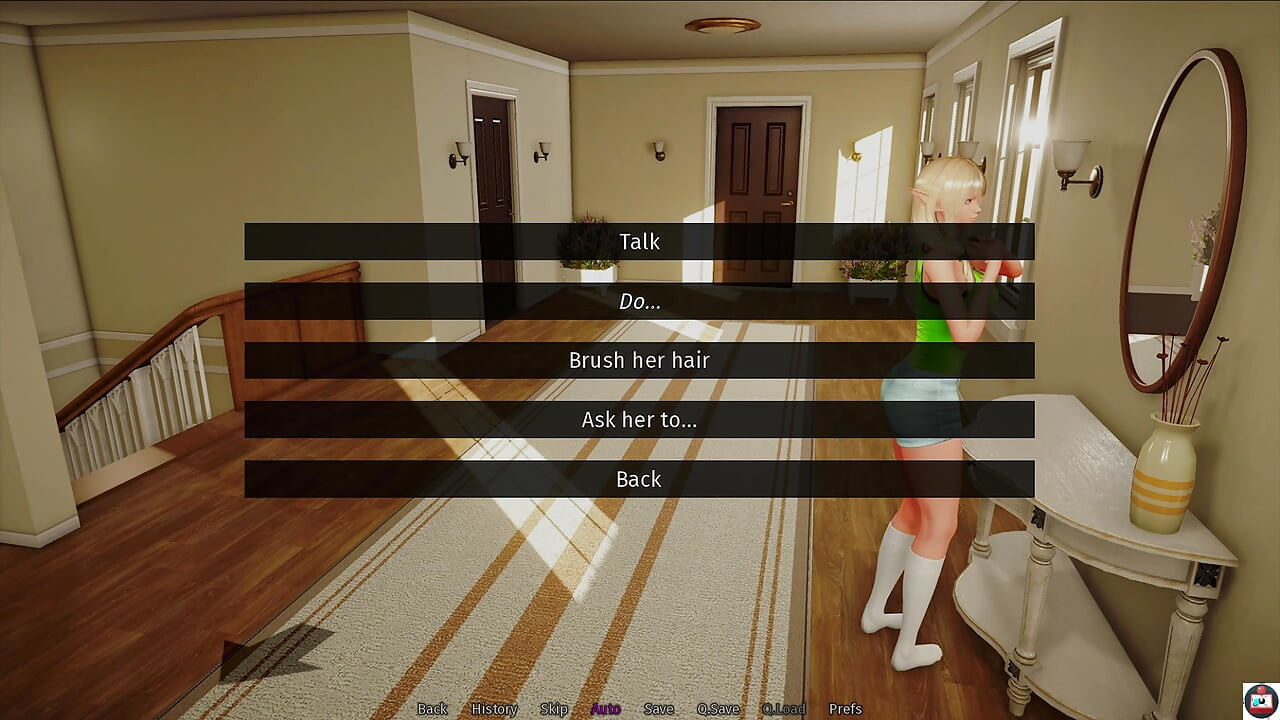This screenshot has height=720, width=1280.
Task: Select the "Talk" option
Action: pyautogui.click(x=639, y=241)
